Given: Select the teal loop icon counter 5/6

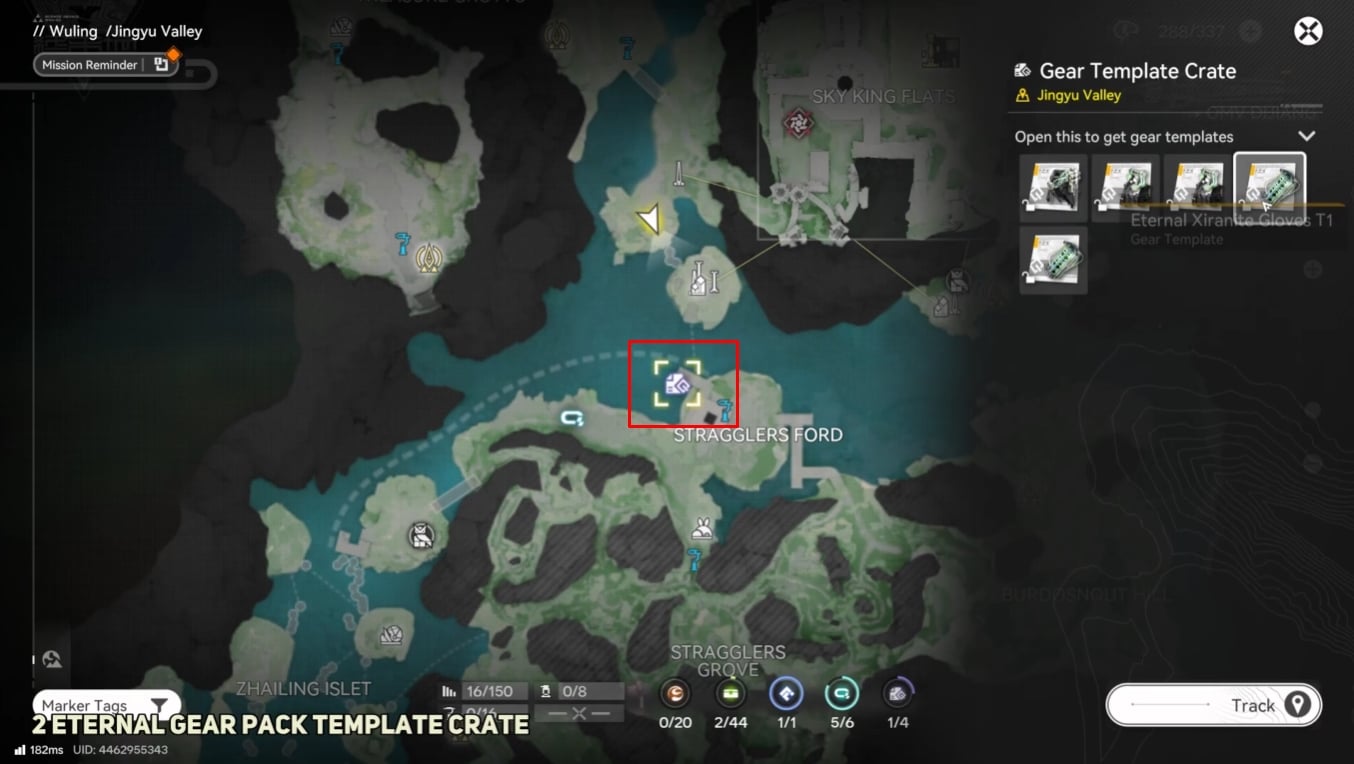Looking at the screenshot, I should [x=841, y=694].
